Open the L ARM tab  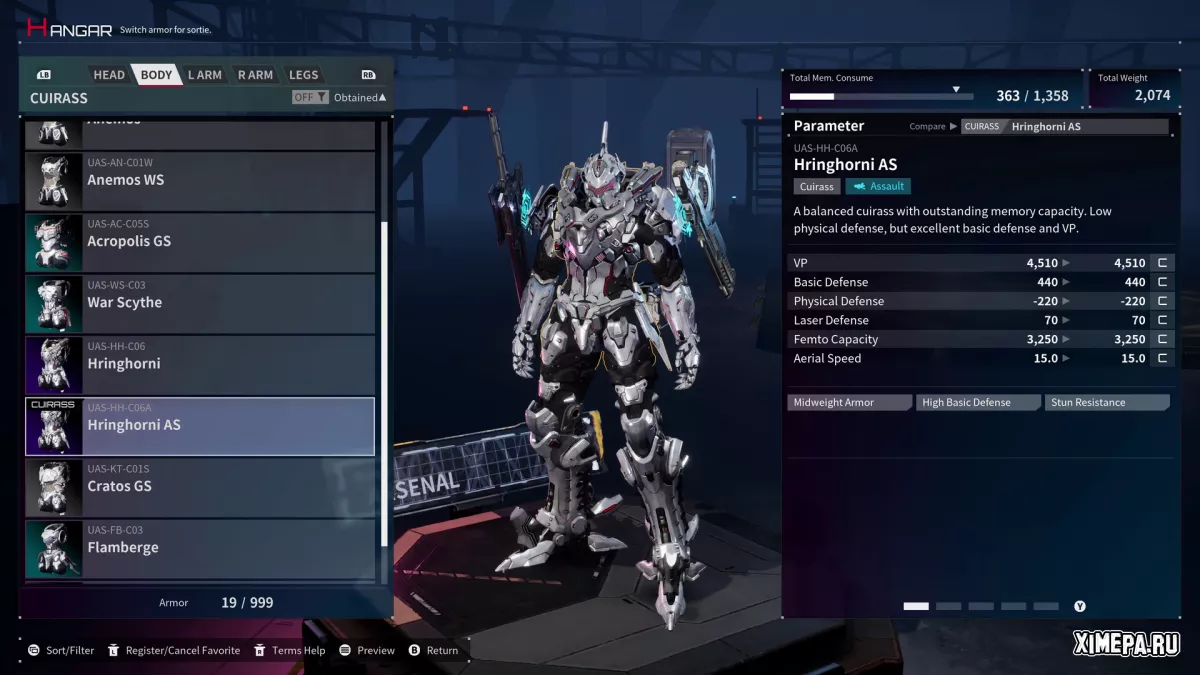(204, 75)
